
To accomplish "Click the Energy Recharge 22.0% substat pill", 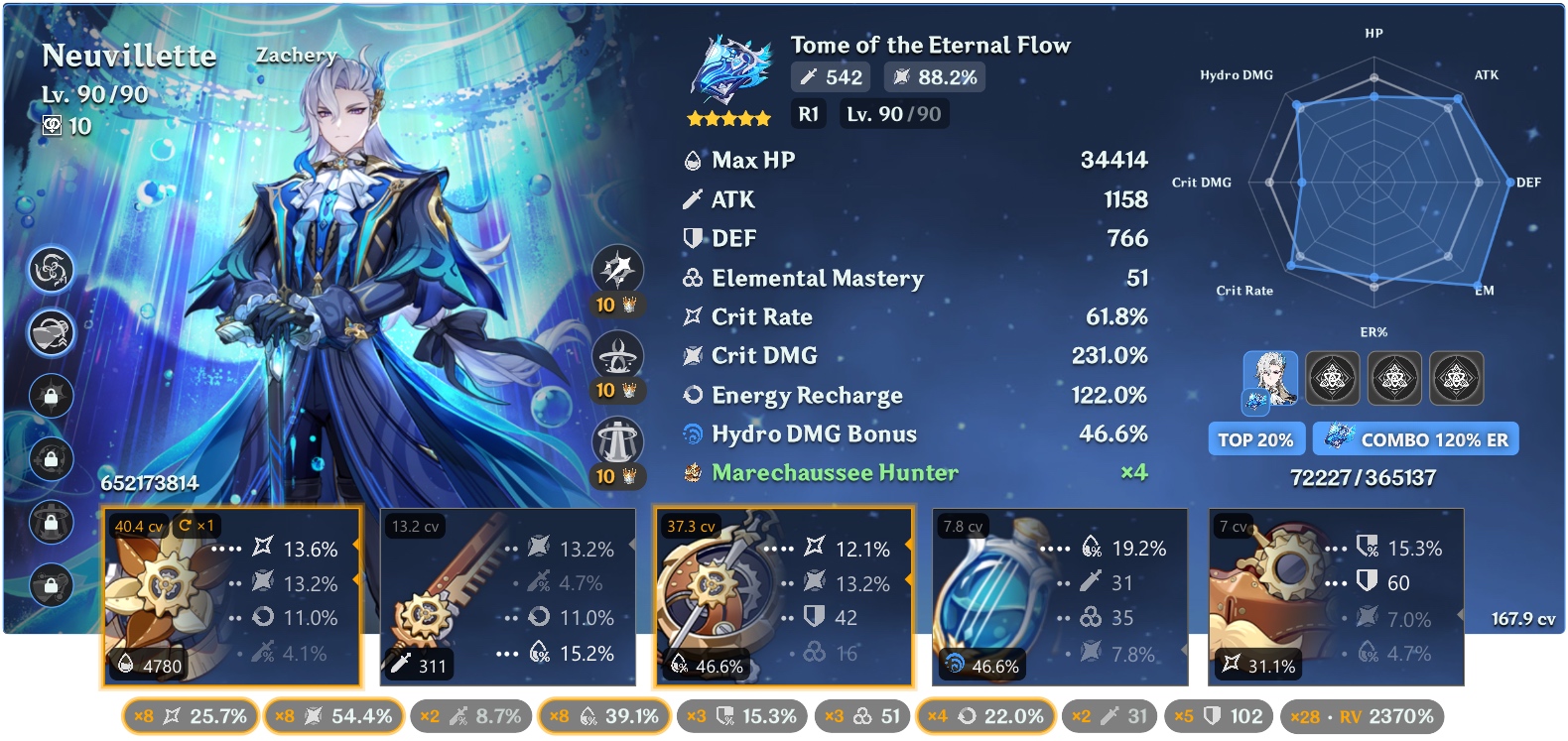I will click(x=985, y=716).
